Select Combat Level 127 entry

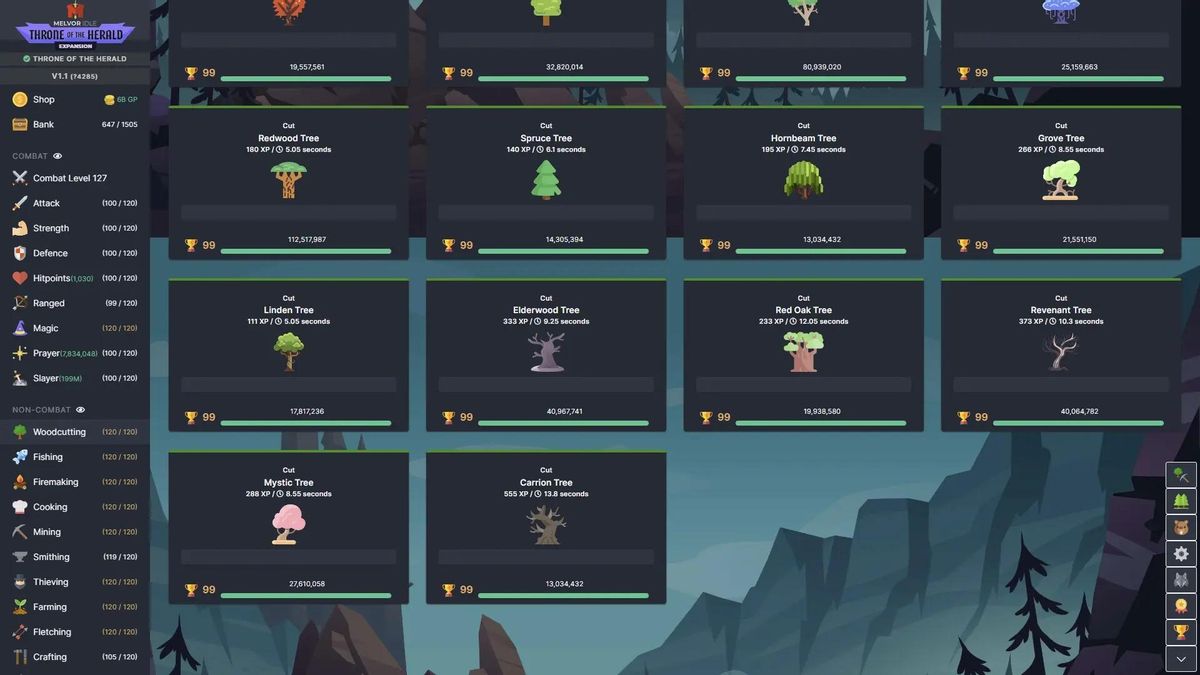pos(70,178)
